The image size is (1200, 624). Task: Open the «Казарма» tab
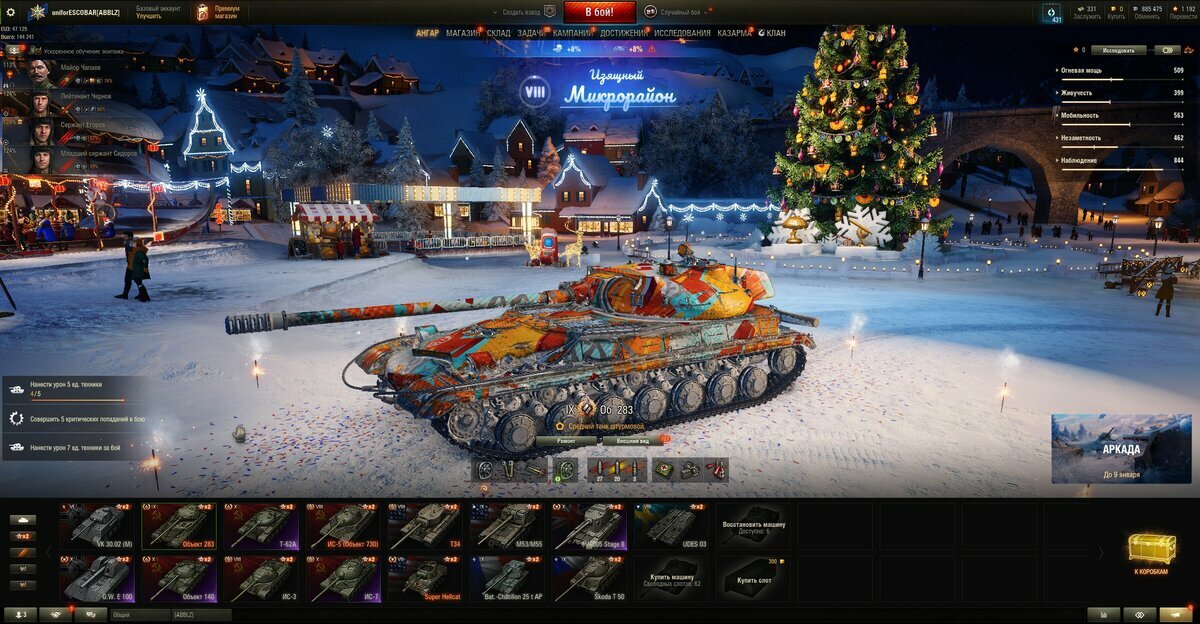click(734, 33)
